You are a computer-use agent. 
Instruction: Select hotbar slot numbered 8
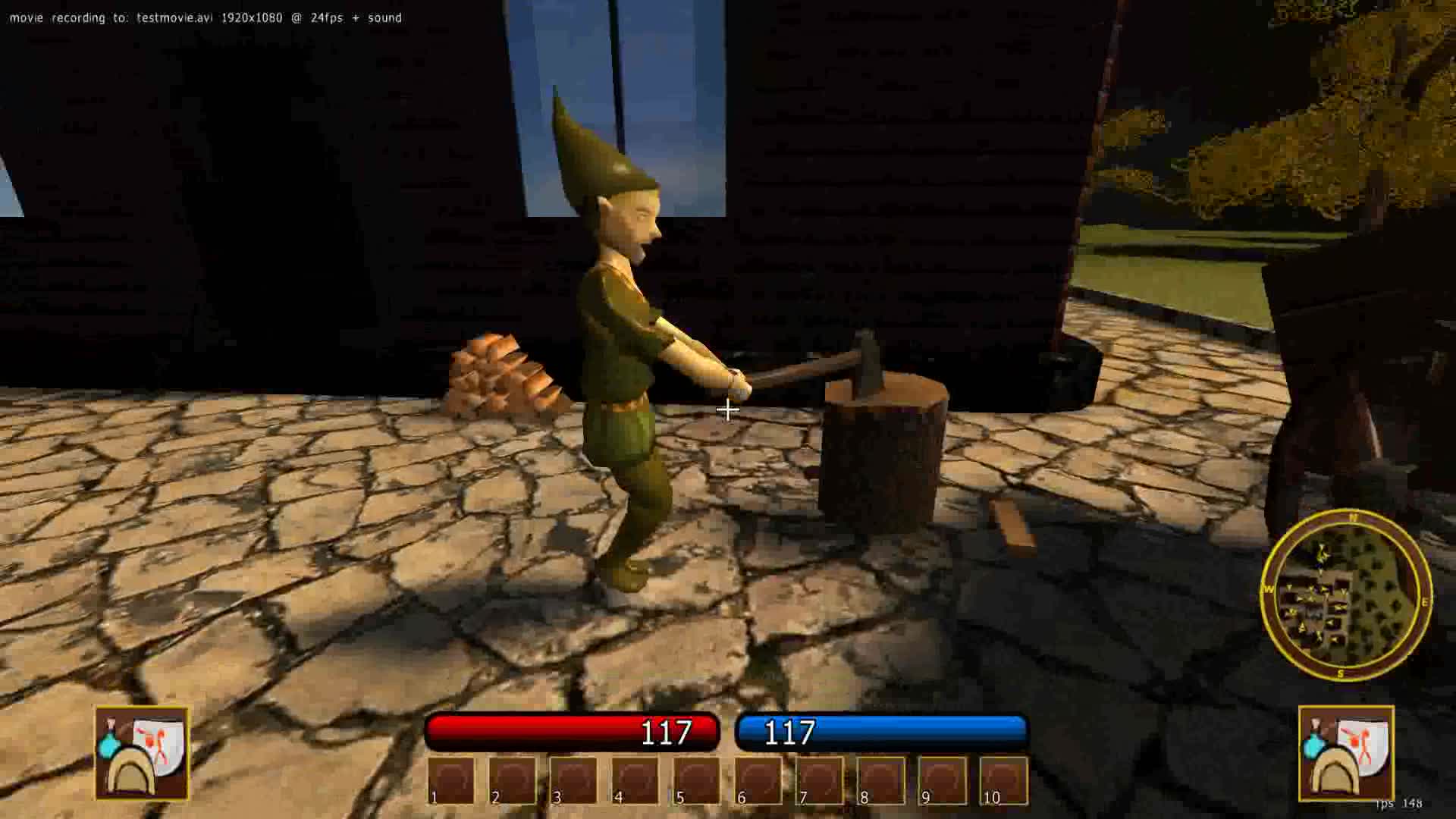coord(881,780)
